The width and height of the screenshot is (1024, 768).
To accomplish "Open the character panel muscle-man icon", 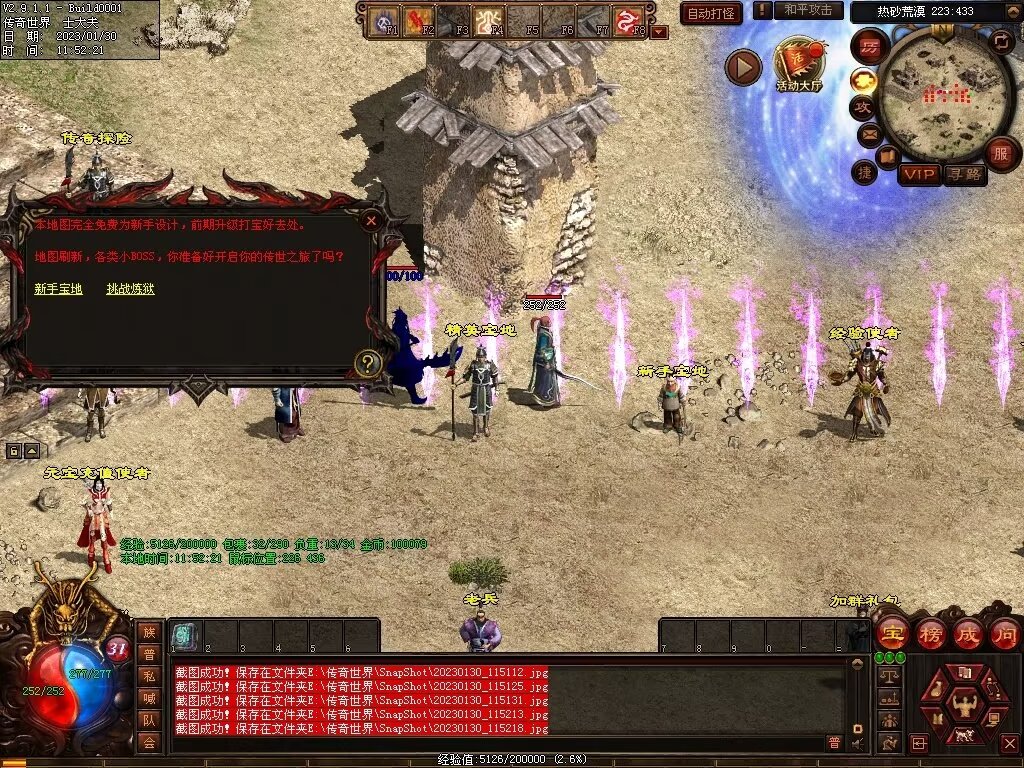I will pyautogui.click(x=964, y=701).
